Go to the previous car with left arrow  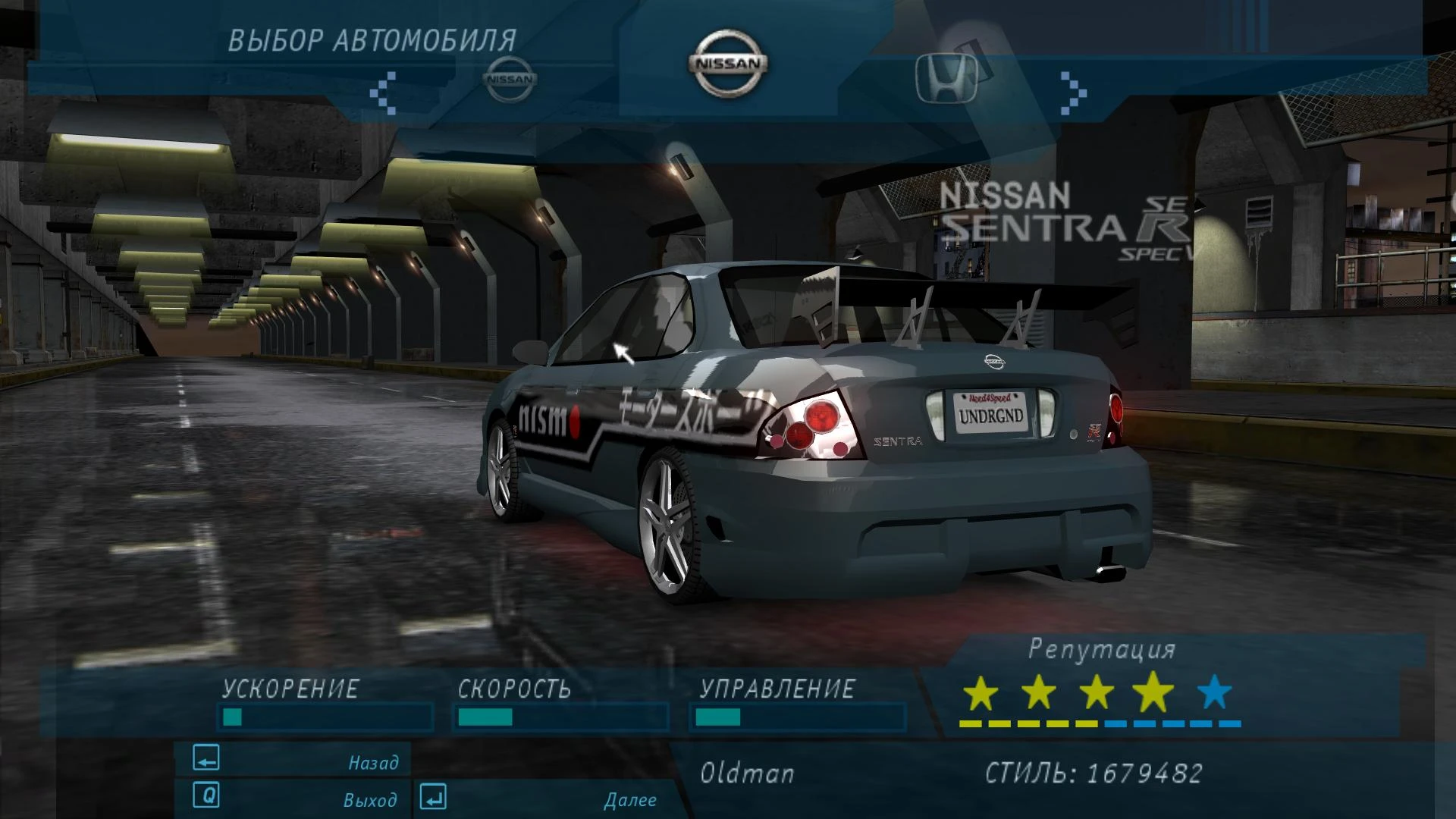tap(383, 93)
